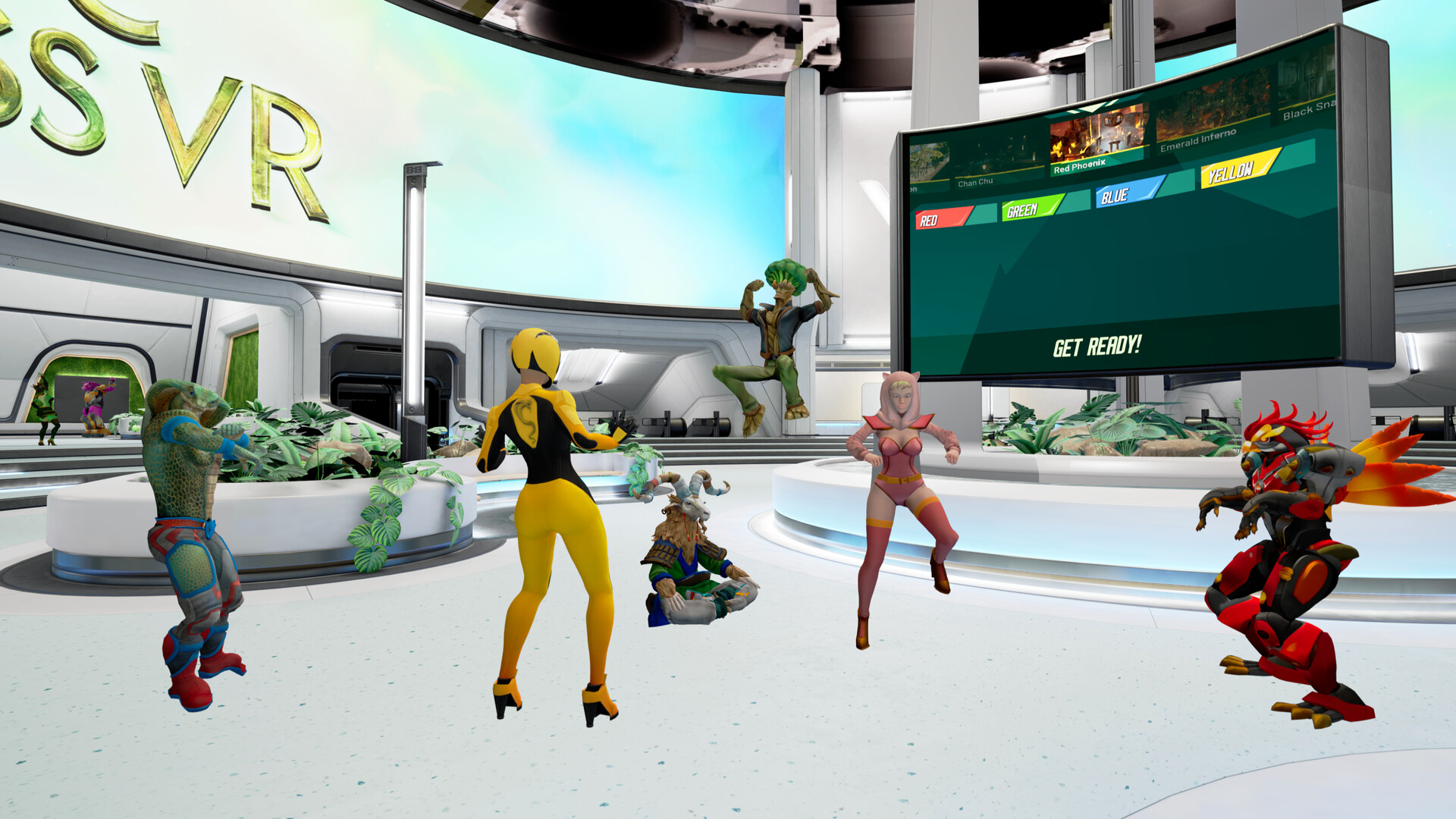The height and width of the screenshot is (819, 1456).
Task: Join the RED team
Action: (940, 218)
